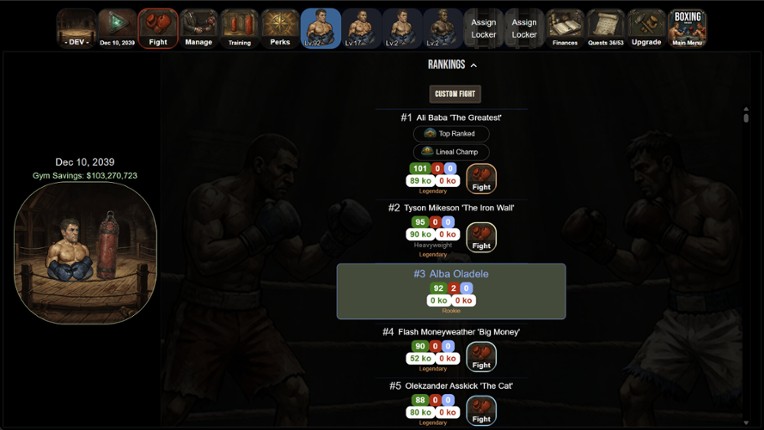This screenshot has height=430, width=764.
Task: View the Quests 36/53 log
Action: pos(606,28)
